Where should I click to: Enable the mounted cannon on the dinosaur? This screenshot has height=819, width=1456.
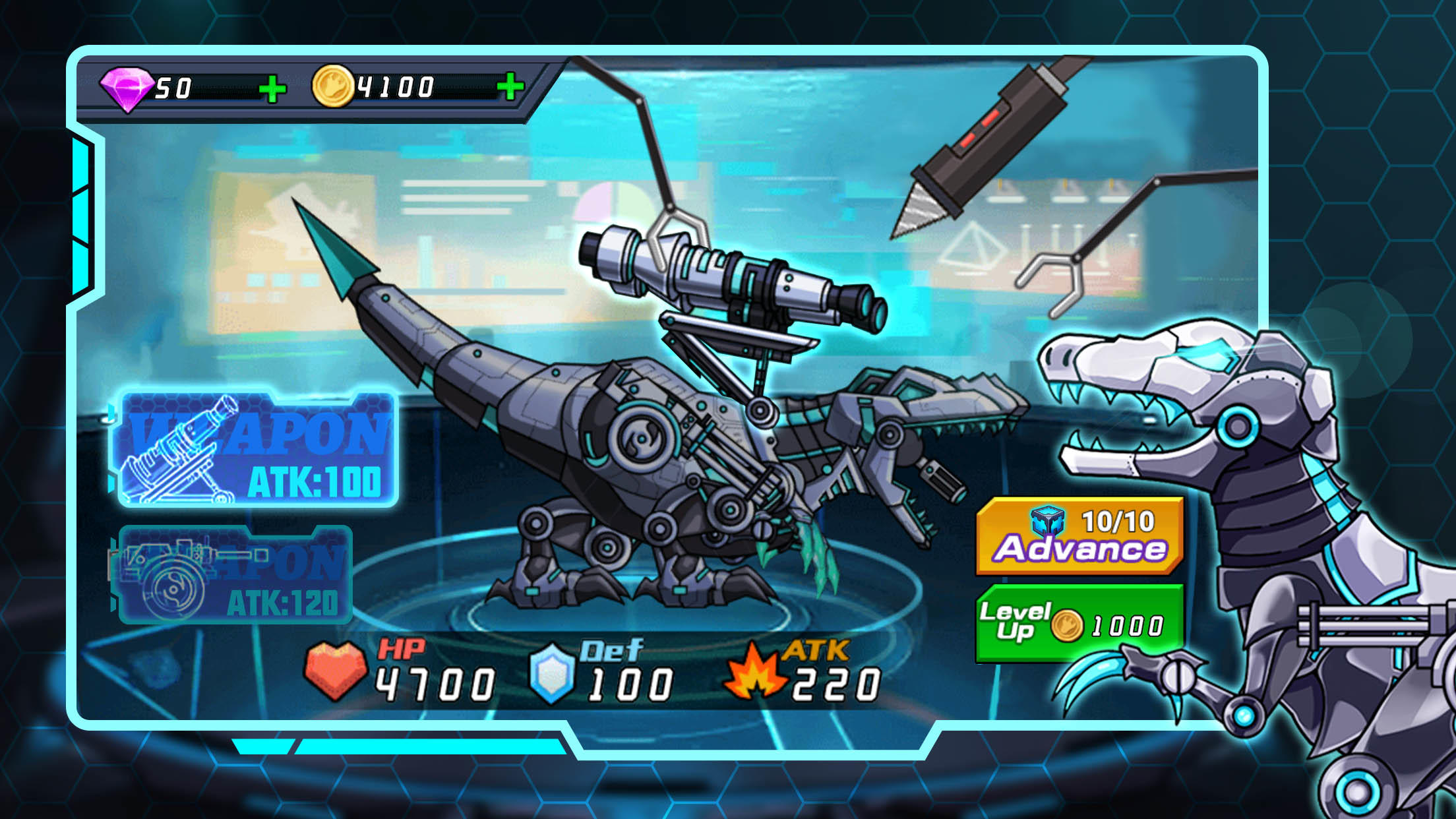[x=712, y=277]
